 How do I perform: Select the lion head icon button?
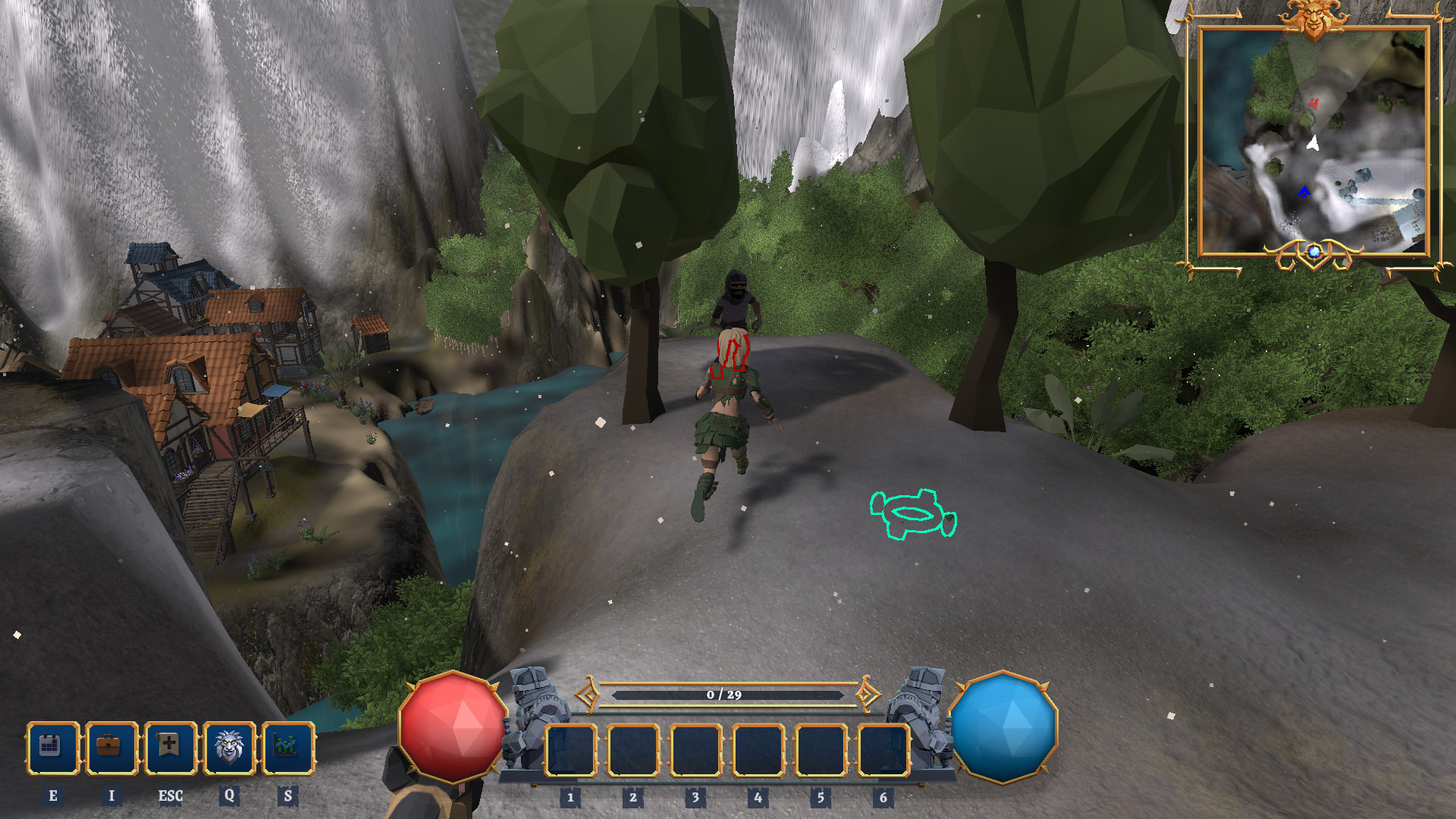229,748
